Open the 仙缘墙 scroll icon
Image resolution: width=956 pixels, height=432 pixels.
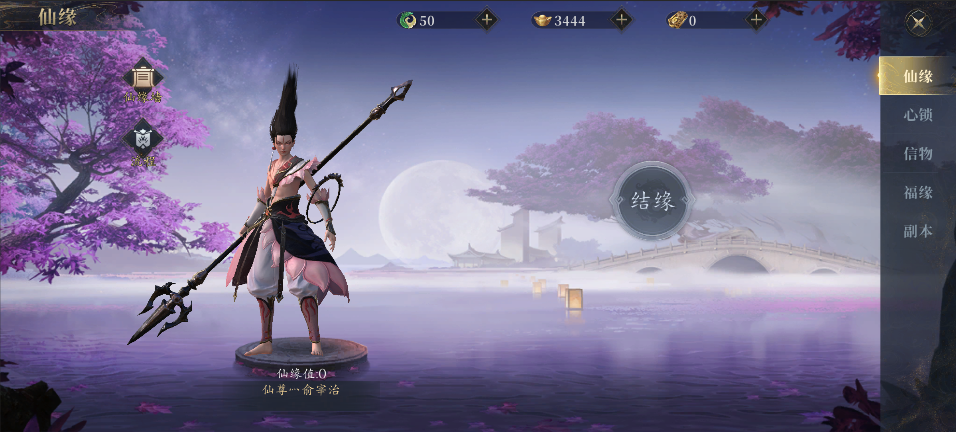point(143,79)
